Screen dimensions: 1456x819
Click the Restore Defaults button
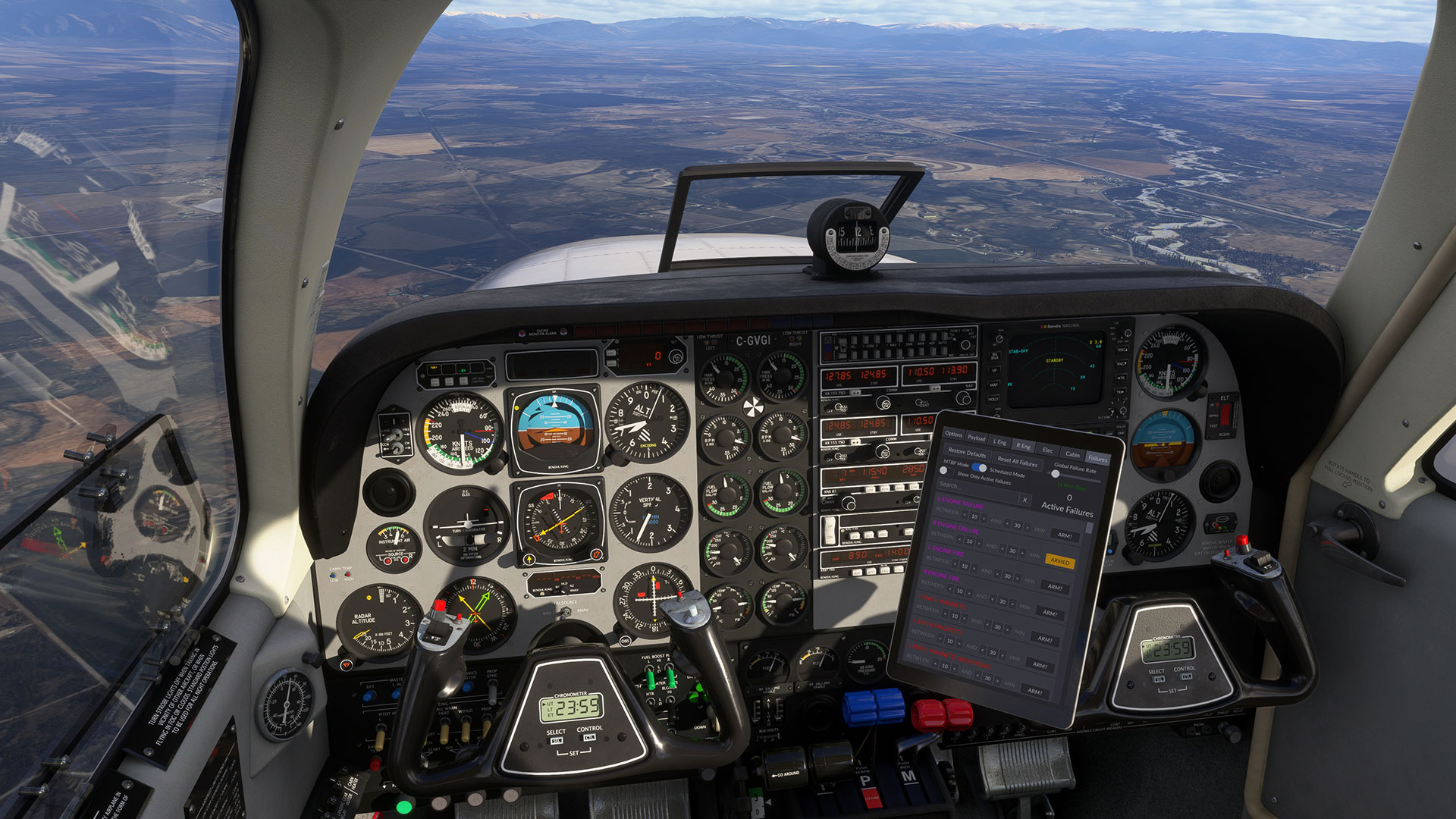[x=967, y=452]
